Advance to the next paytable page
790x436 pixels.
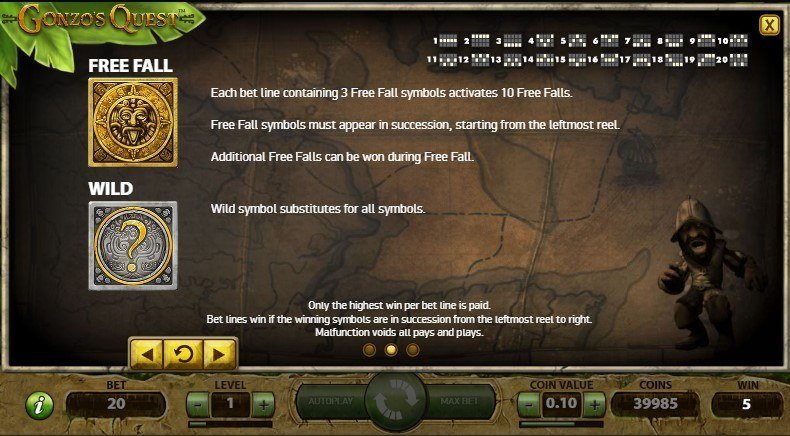point(219,353)
